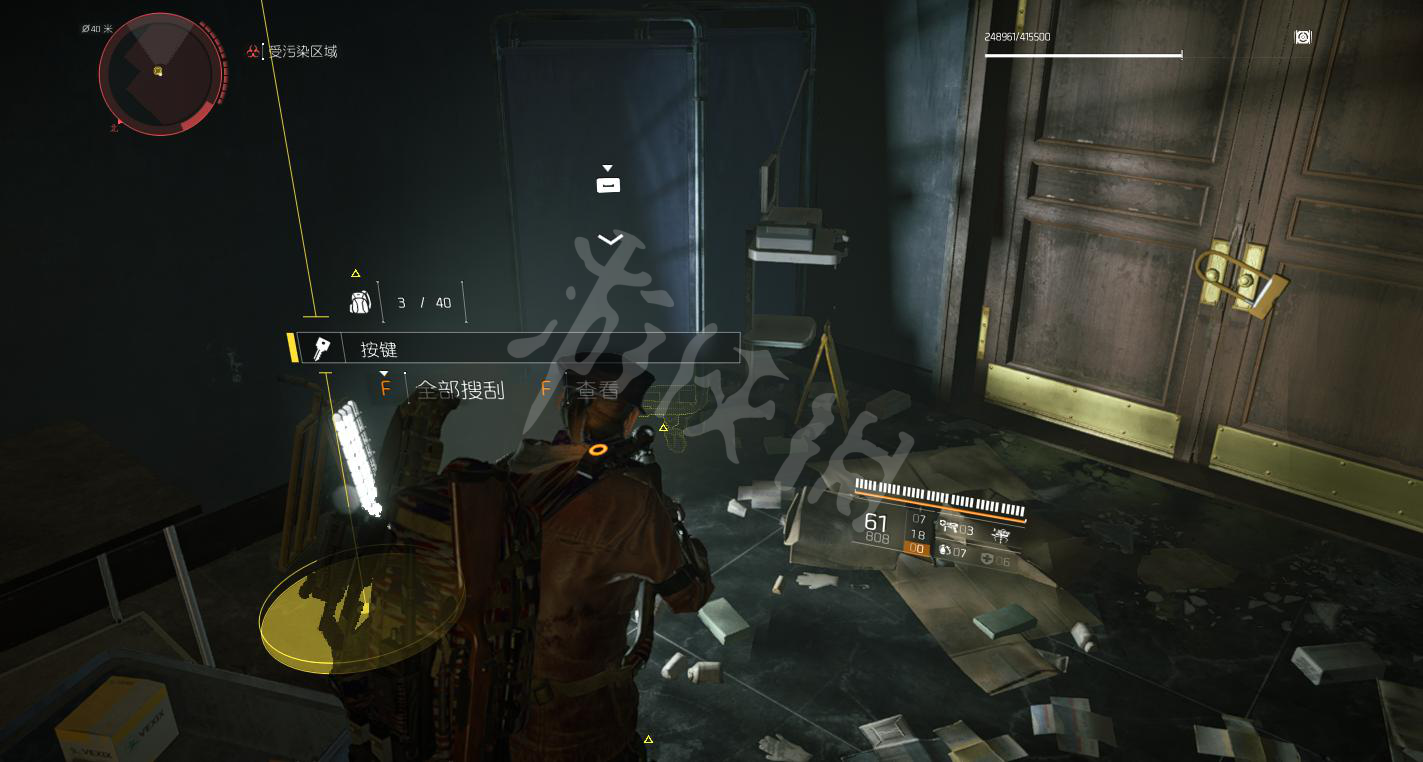Select the grenade icon

coord(945,551)
